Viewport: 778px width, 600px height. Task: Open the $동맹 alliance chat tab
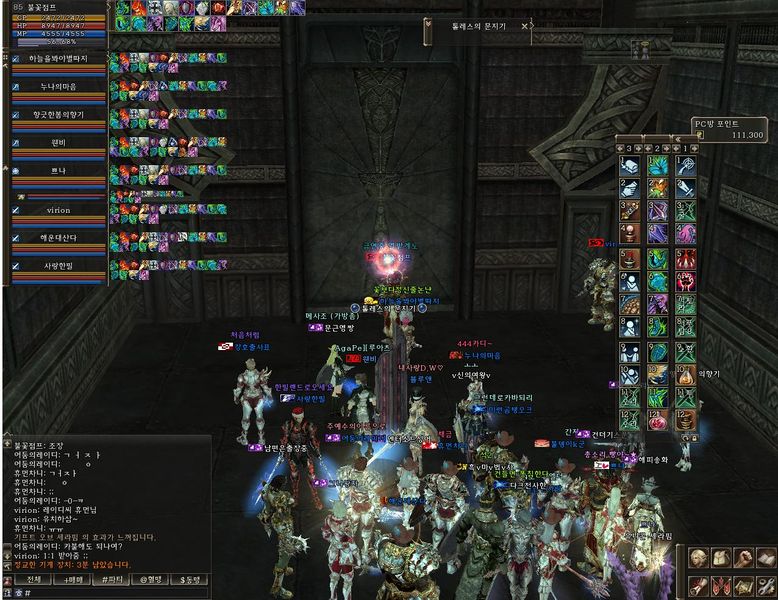click(x=188, y=580)
